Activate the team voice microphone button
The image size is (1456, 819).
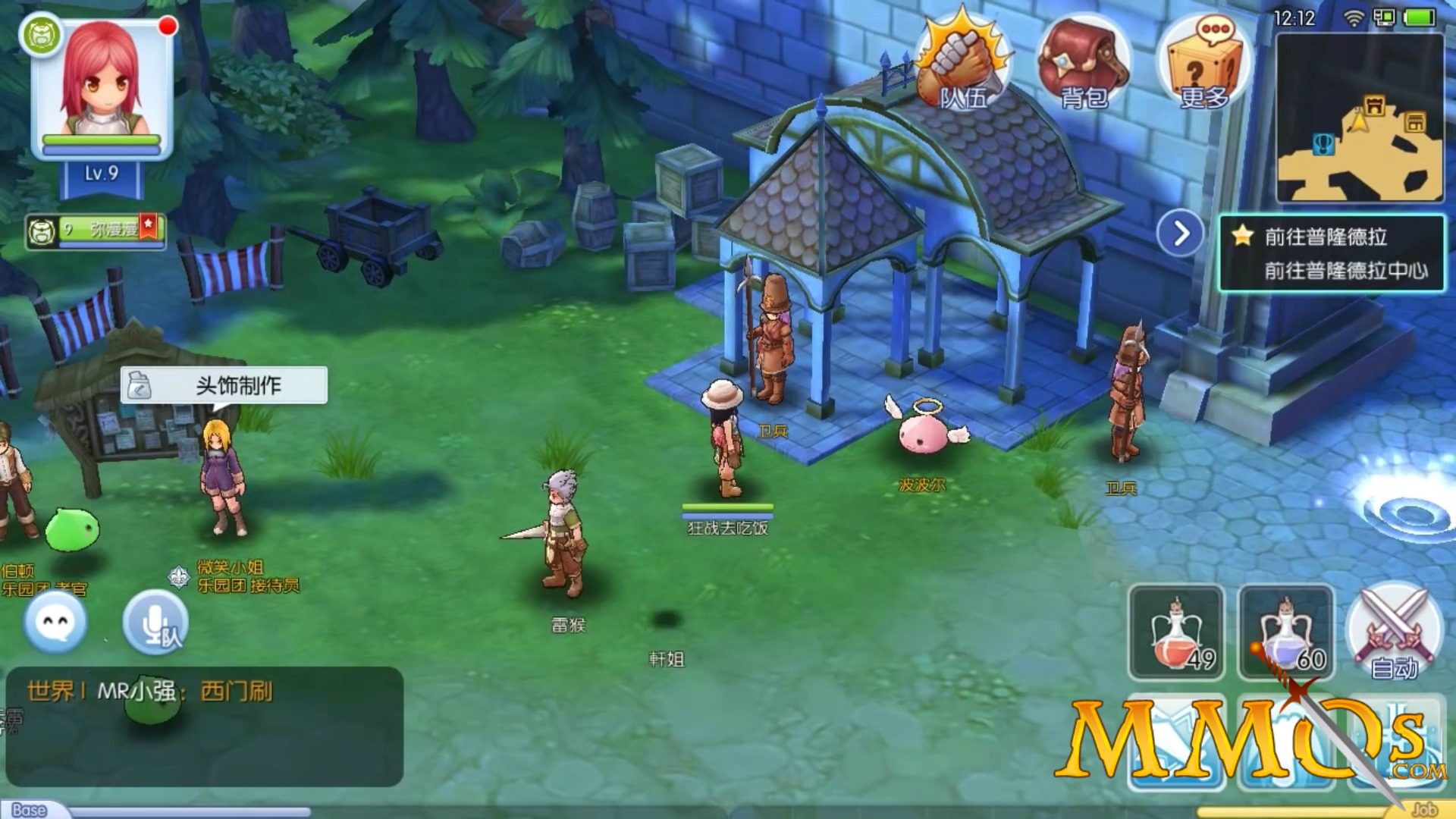click(155, 622)
